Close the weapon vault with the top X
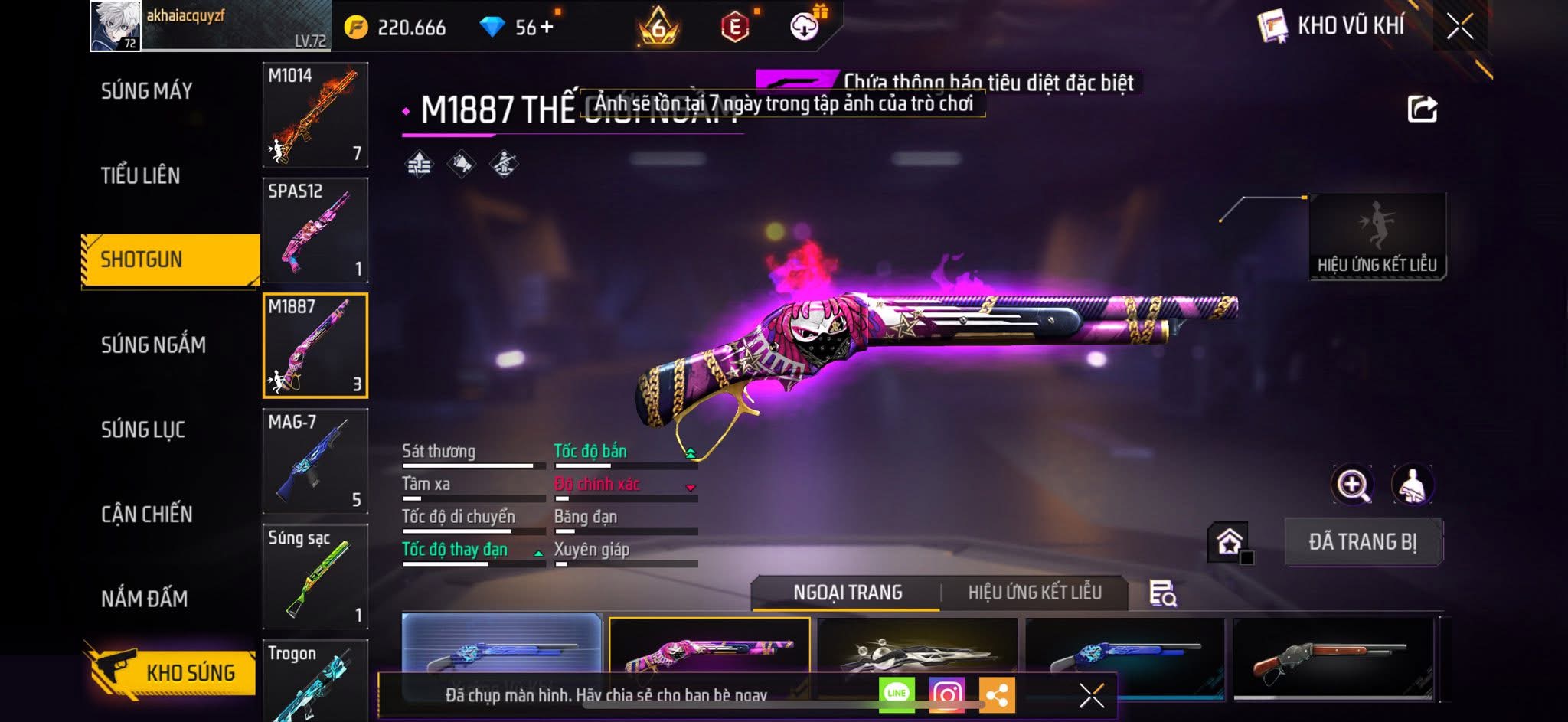This screenshot has height=722, width=1568. click(1459, 27)
